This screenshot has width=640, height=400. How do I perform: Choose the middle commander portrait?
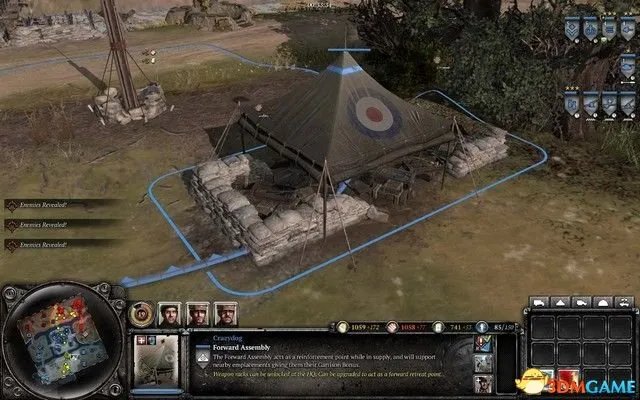pyautogui.click(x=197, y=313)
